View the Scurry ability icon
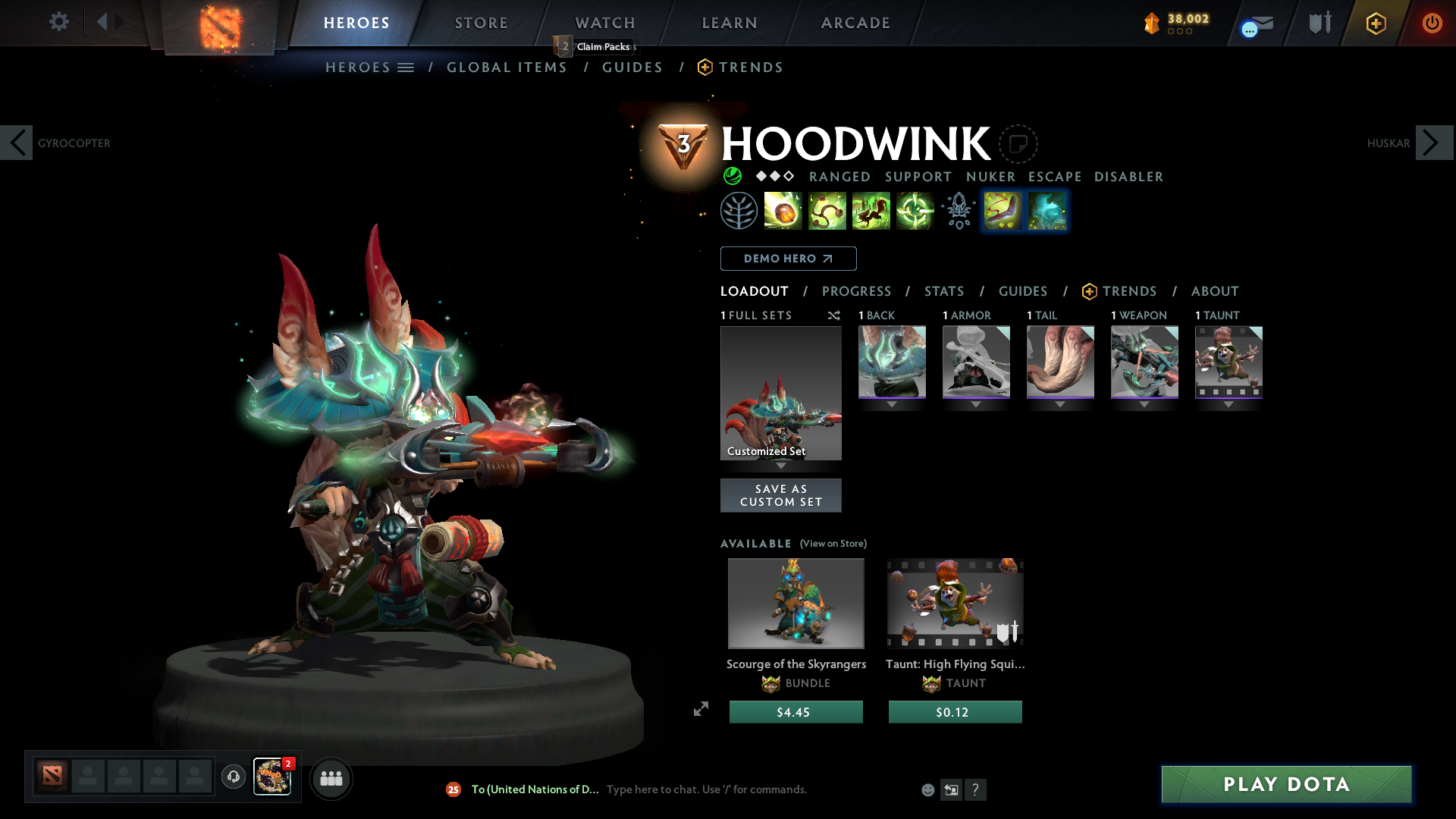 [x=871, y=211]
